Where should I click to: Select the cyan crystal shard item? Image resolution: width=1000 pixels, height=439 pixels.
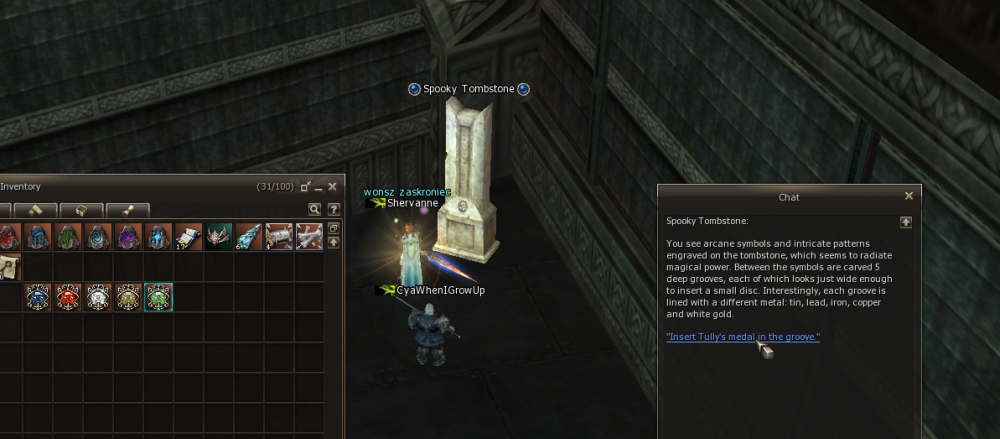point(249,237)
